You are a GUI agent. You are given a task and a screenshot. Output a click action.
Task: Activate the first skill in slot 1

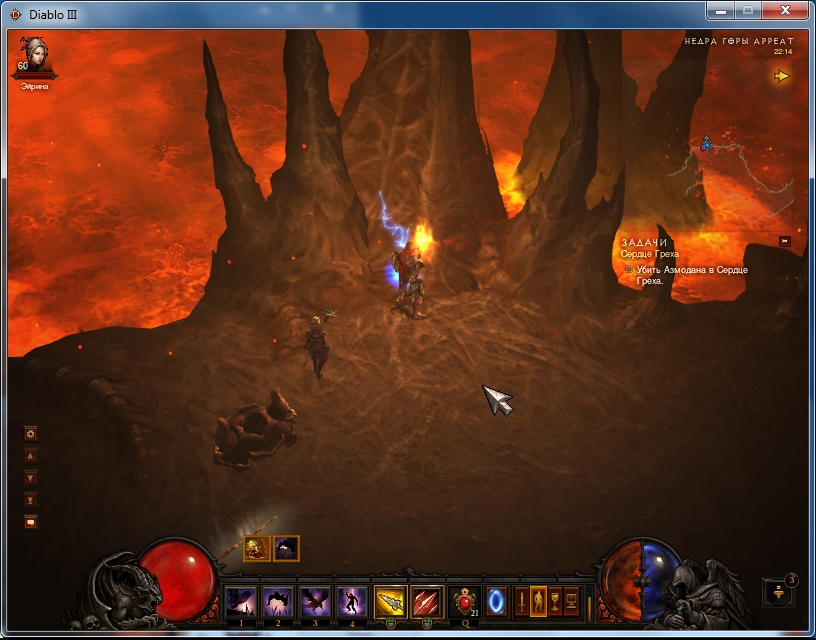(x=240, y=602)
